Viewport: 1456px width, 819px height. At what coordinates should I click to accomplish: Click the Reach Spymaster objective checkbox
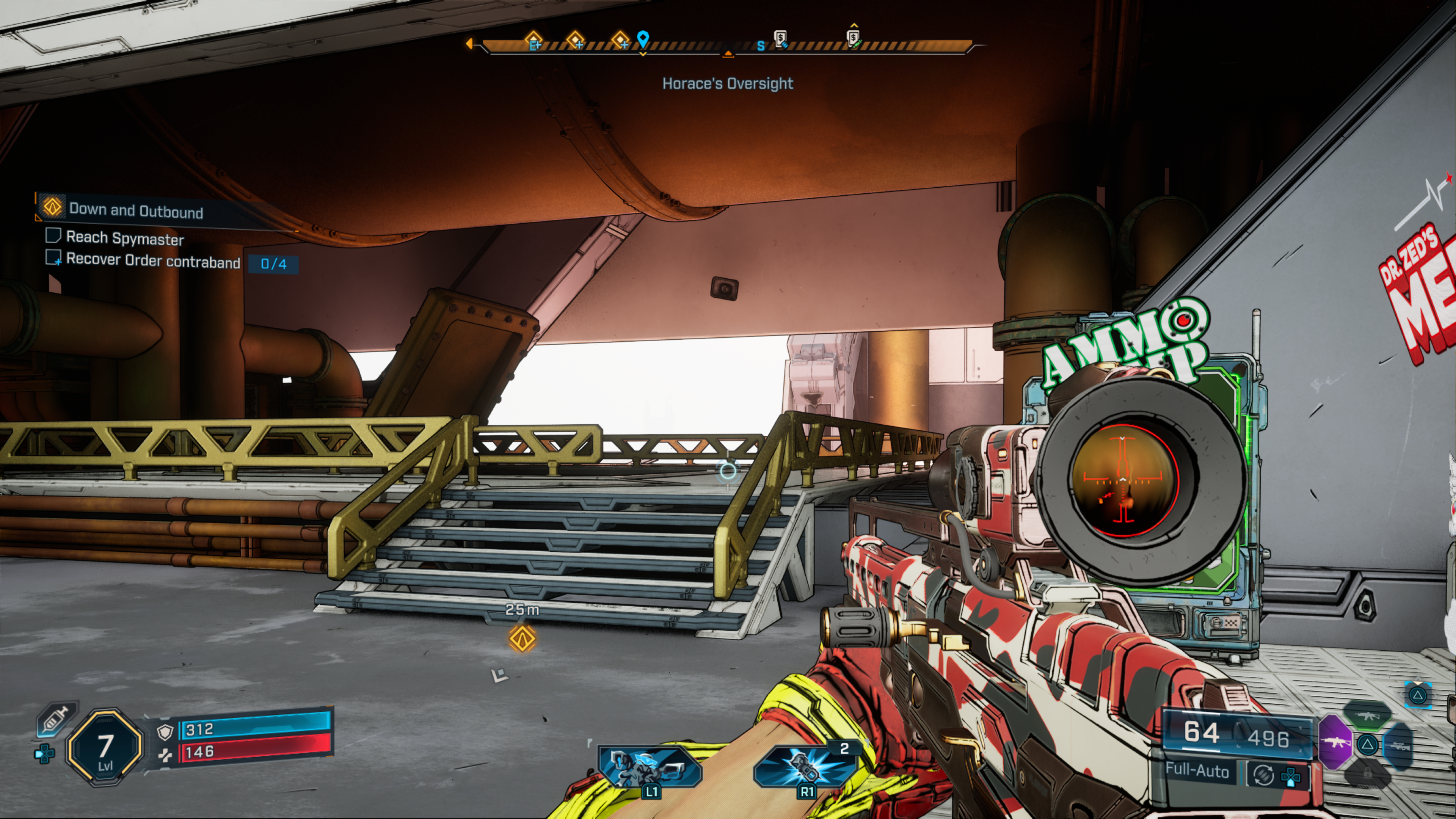tap(53, 236)
